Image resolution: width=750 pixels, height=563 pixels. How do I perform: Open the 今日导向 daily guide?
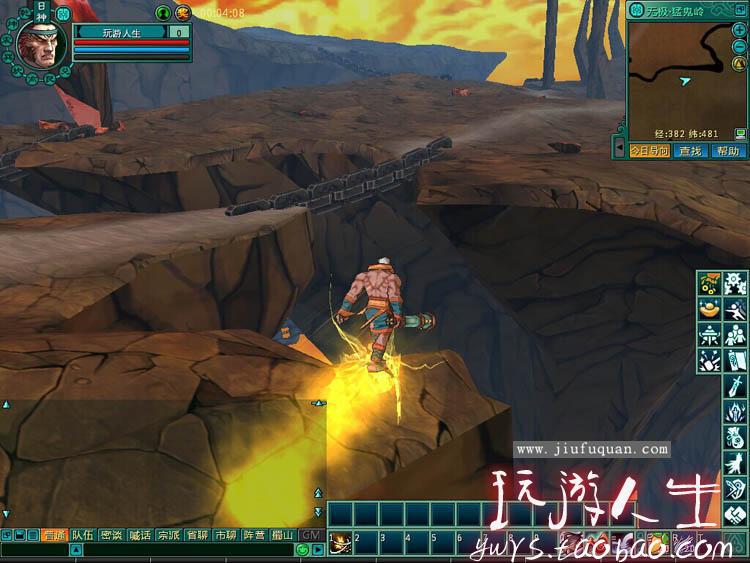(x=647, y=151)
